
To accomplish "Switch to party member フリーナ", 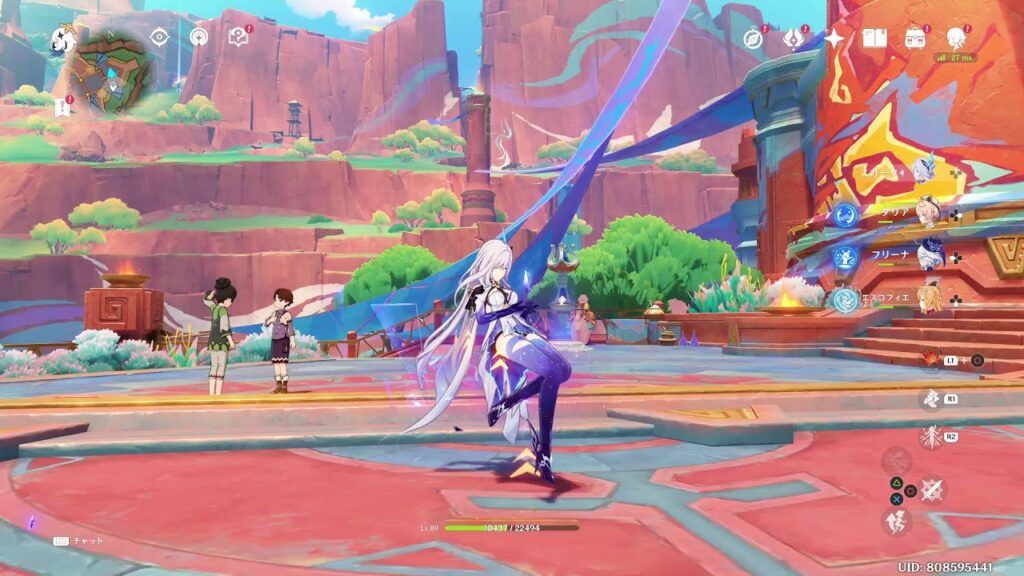I will click(x=929, y=256).
